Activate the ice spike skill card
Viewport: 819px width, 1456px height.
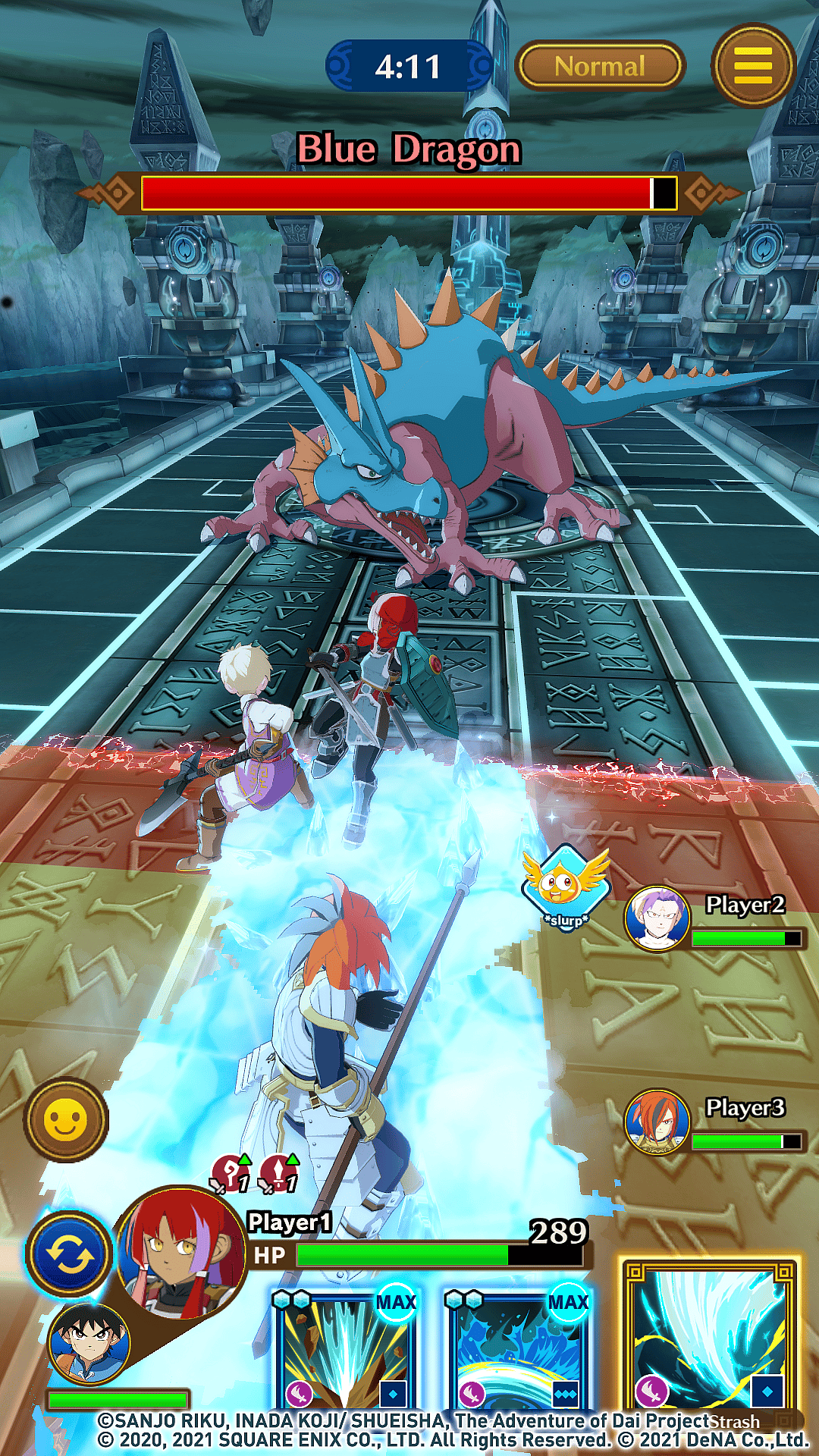tap(345, 1350)
